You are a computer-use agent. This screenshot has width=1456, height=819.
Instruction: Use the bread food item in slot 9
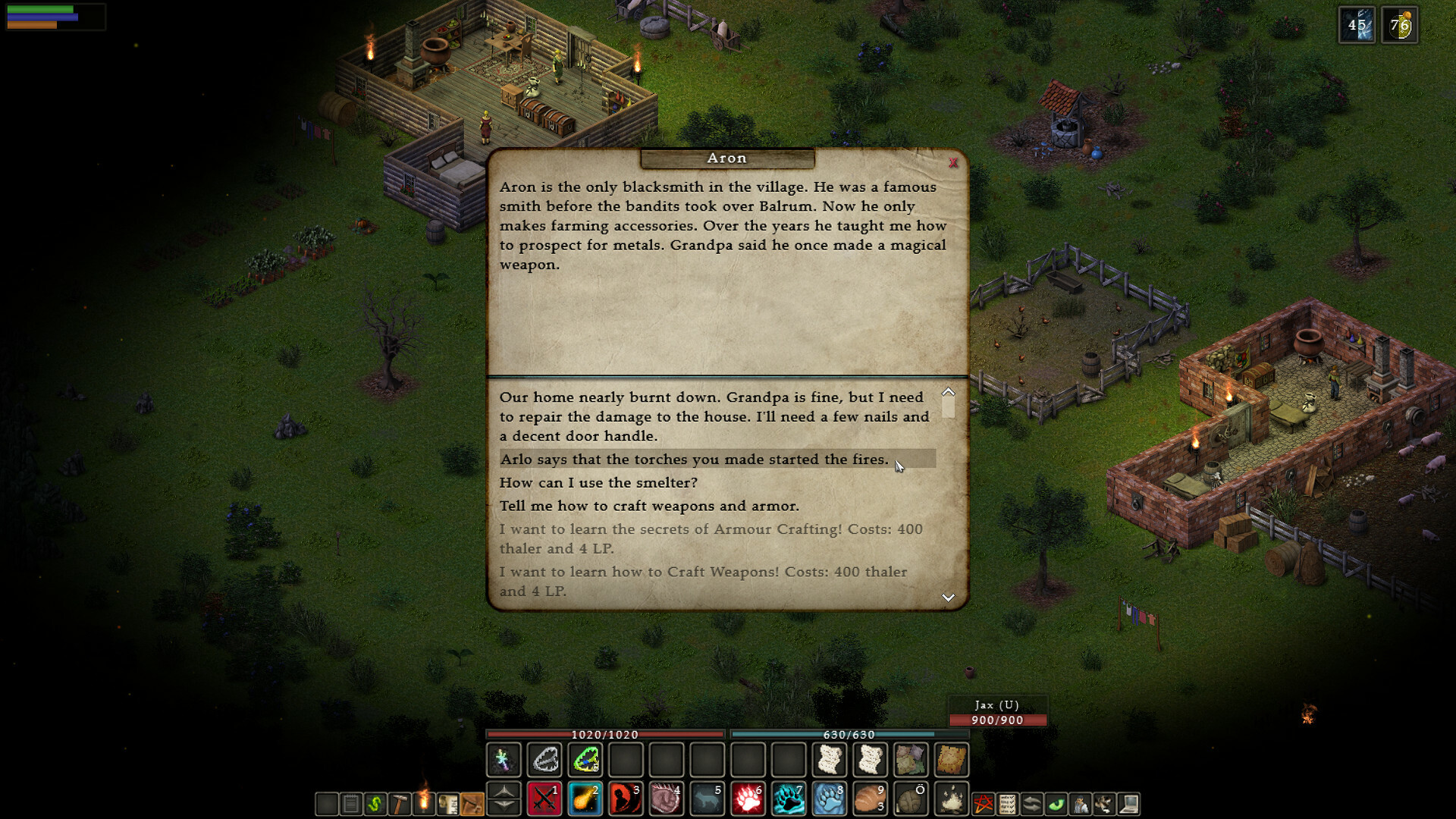coord(869,802)
